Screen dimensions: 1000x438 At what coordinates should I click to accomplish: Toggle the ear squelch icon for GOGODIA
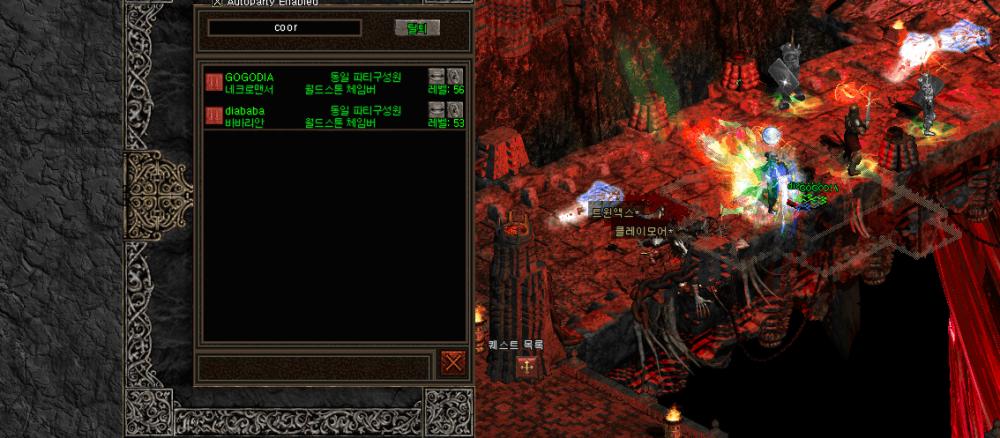[x=455, y=76]
